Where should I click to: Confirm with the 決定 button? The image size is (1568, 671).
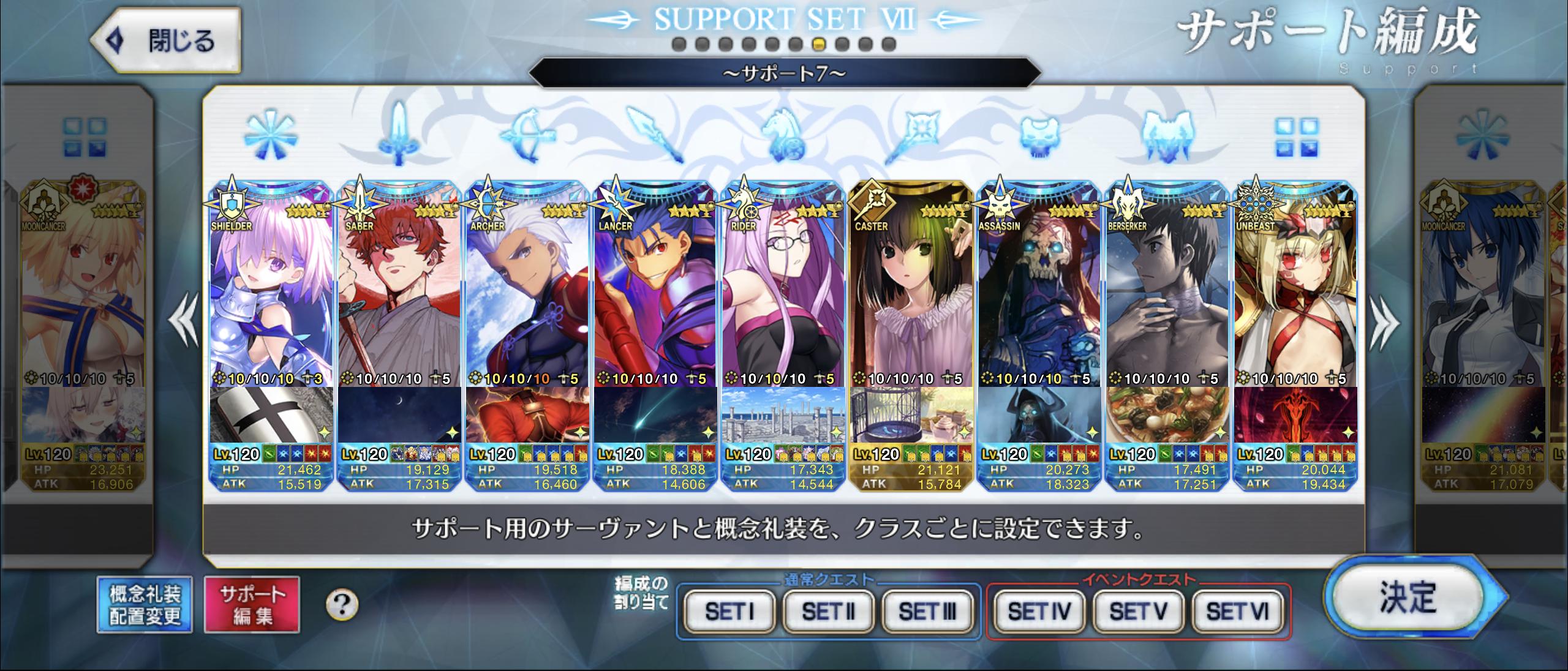1409,597
